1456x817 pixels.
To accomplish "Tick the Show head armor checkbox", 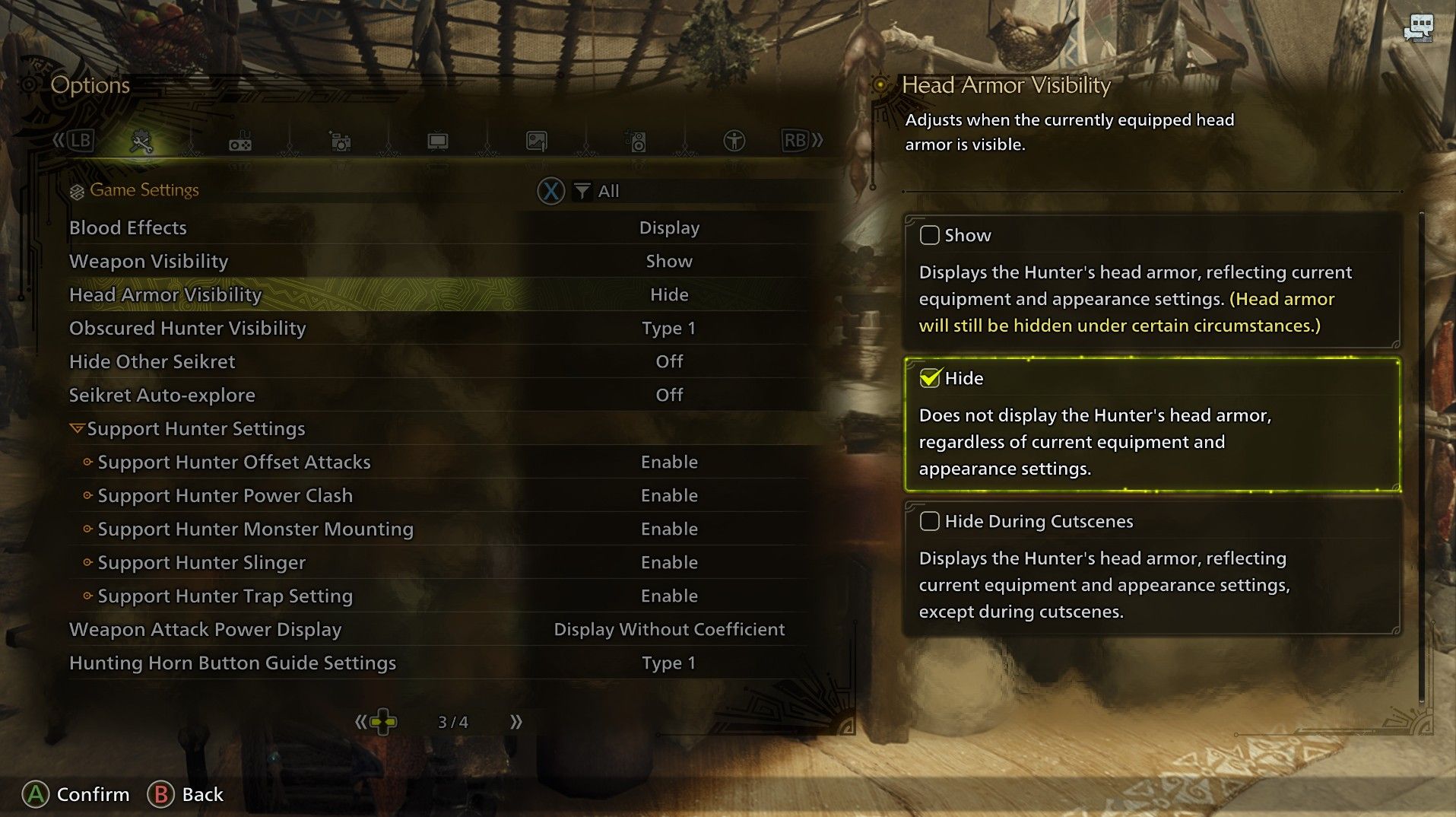I will (x=929, y=235).
